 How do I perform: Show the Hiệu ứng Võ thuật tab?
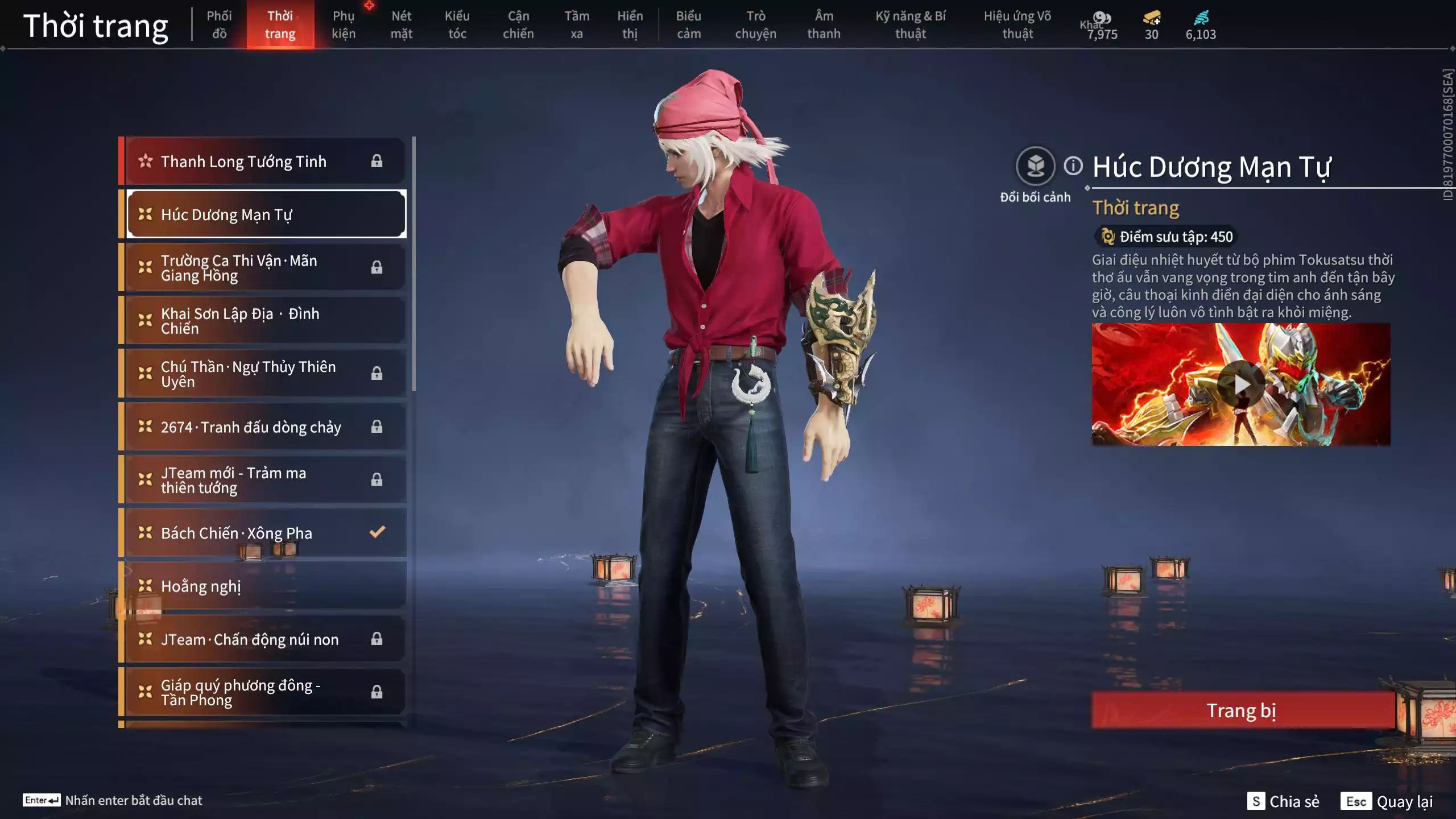click(x=1017, y=24)
